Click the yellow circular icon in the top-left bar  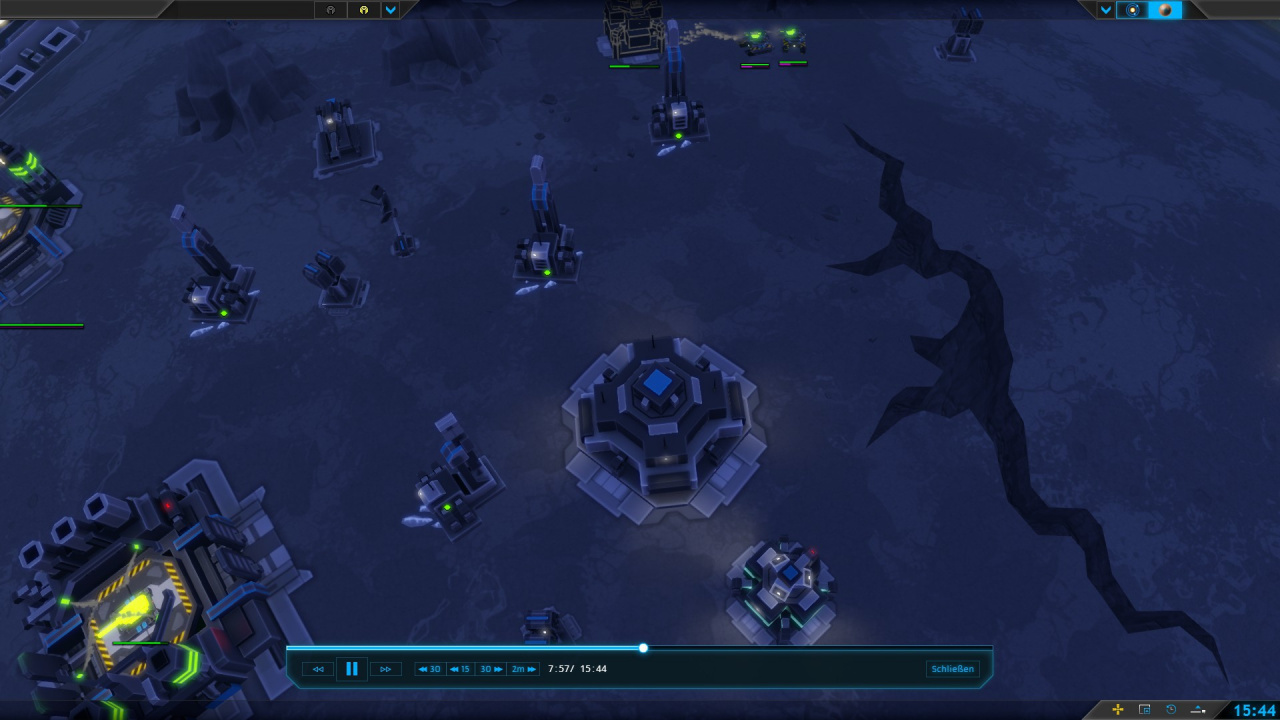point(364,10)
